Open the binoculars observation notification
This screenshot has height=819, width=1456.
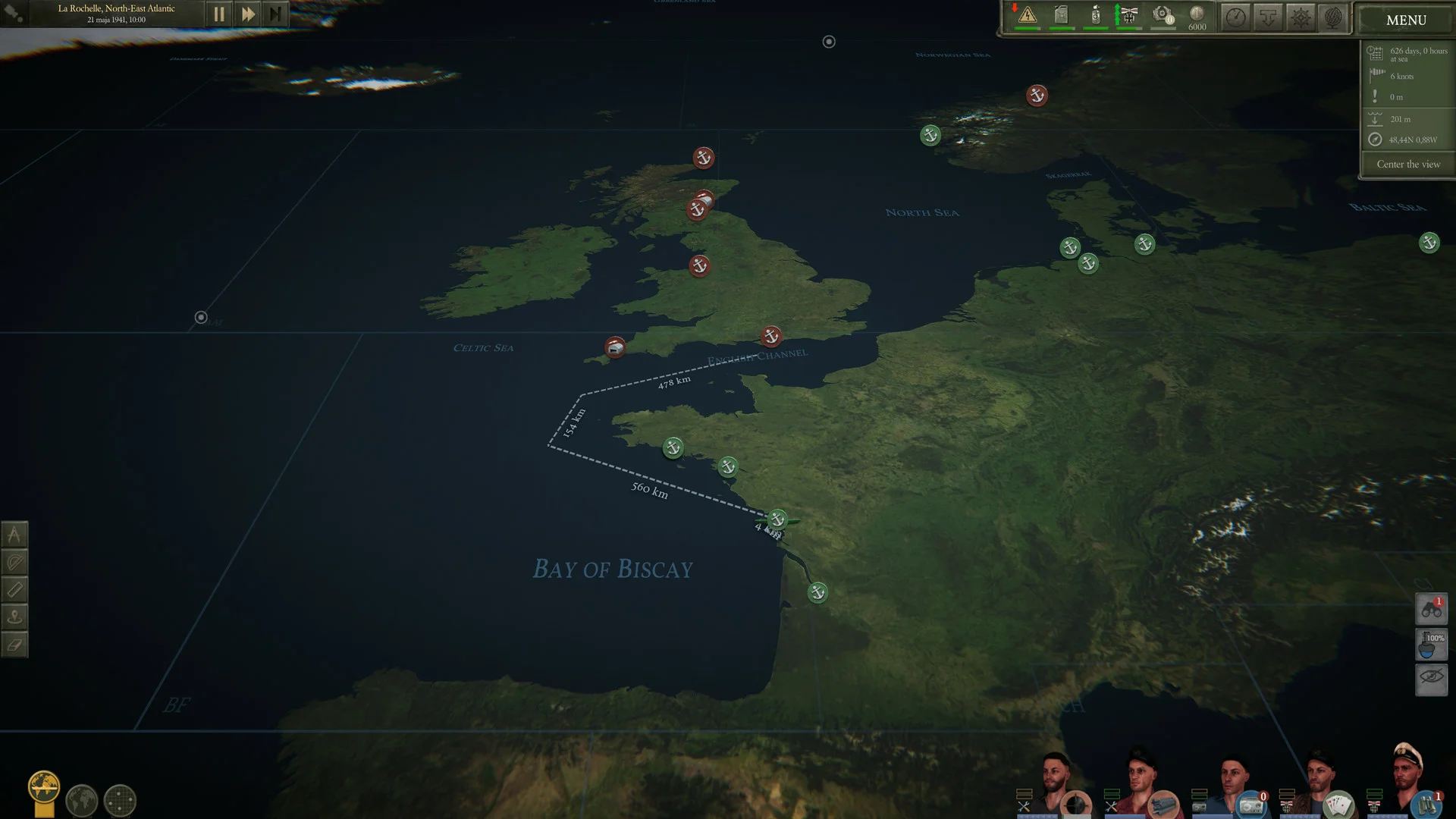(1431, 609)
